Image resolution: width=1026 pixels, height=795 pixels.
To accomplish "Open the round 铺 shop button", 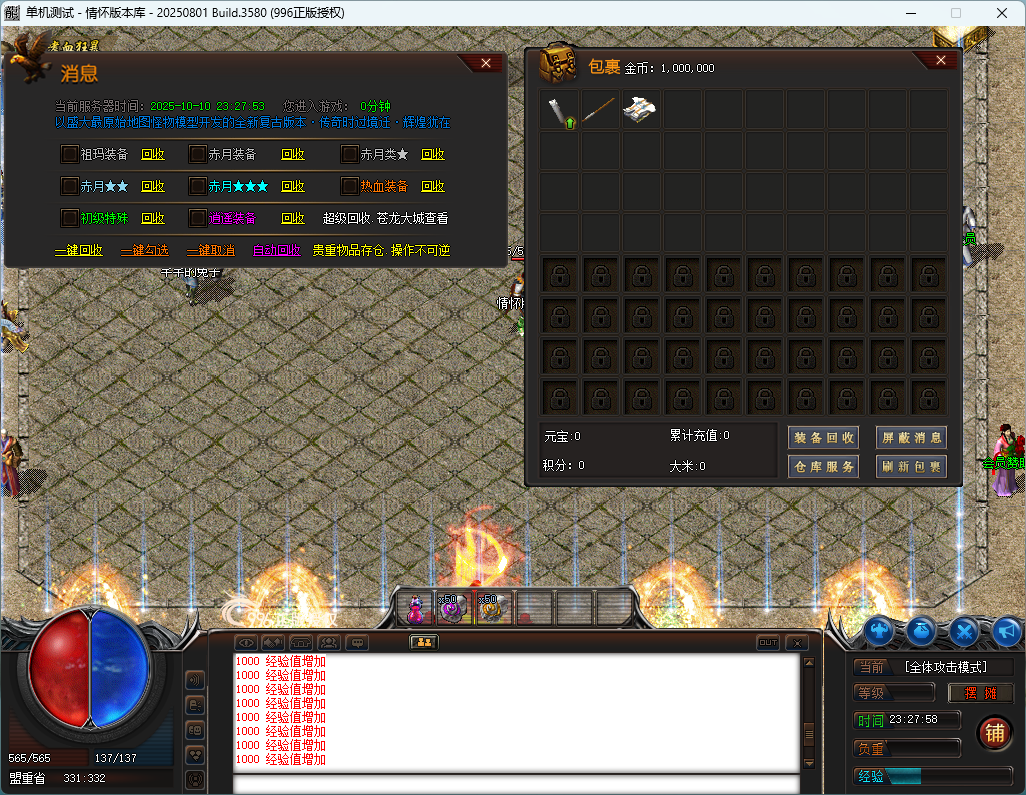I will click(x=994, y=733).
